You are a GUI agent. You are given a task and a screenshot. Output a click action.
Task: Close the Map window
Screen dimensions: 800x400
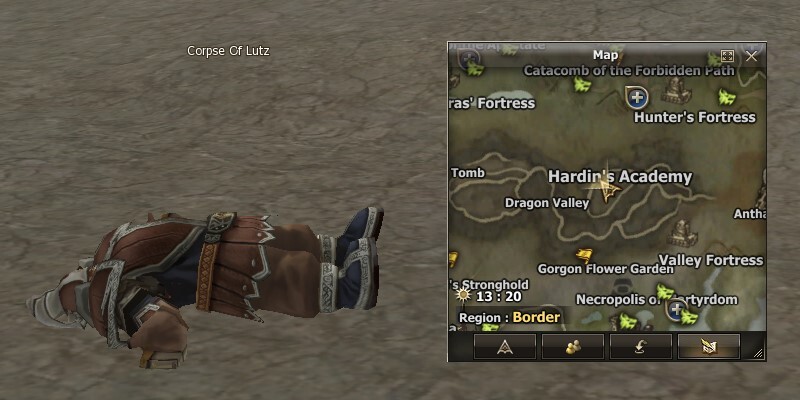[751, 56]
